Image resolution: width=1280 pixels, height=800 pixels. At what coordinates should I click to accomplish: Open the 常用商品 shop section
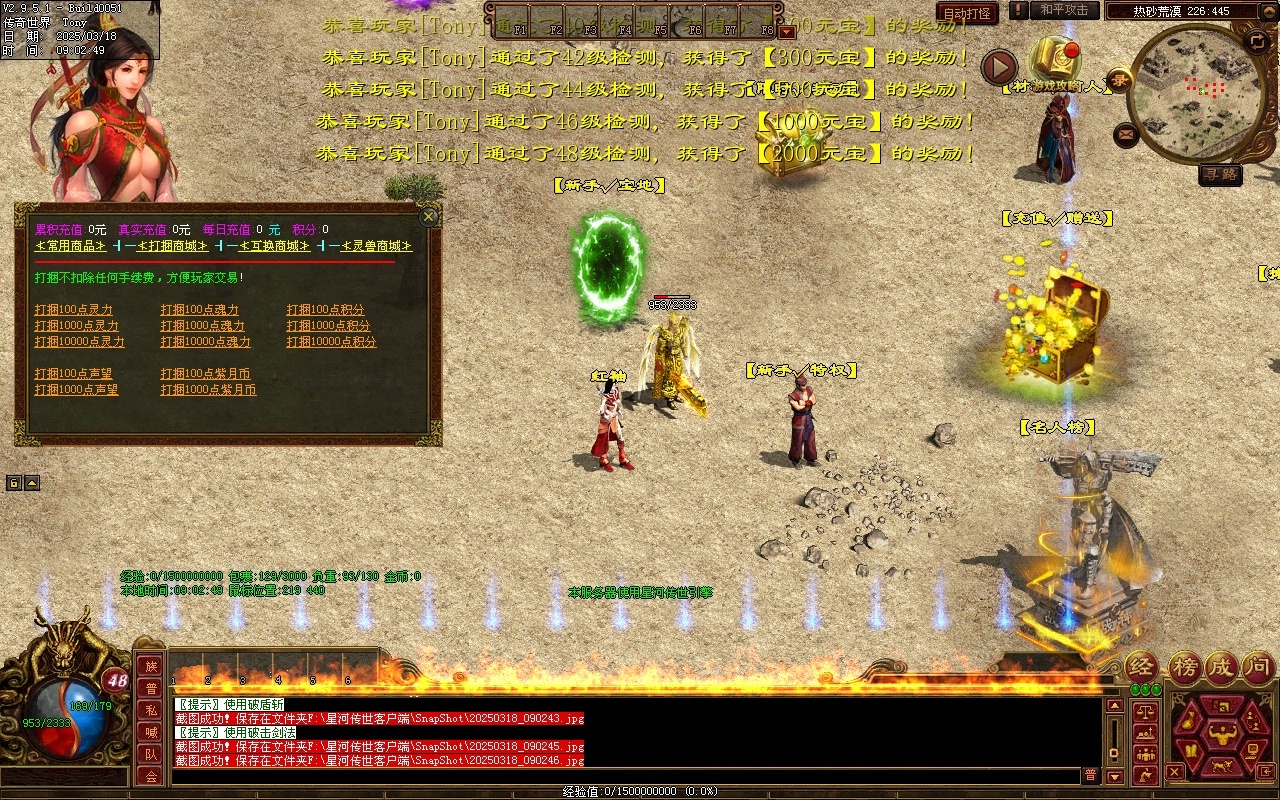point(70,246)
